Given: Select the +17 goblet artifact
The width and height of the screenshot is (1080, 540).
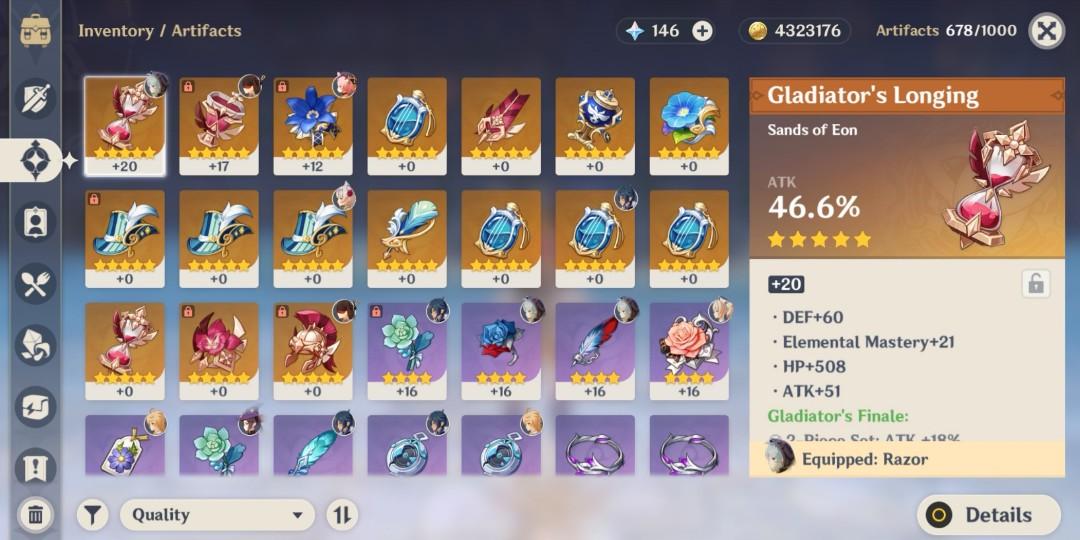Looking at the screenshot, I should [x=219, y=125].
